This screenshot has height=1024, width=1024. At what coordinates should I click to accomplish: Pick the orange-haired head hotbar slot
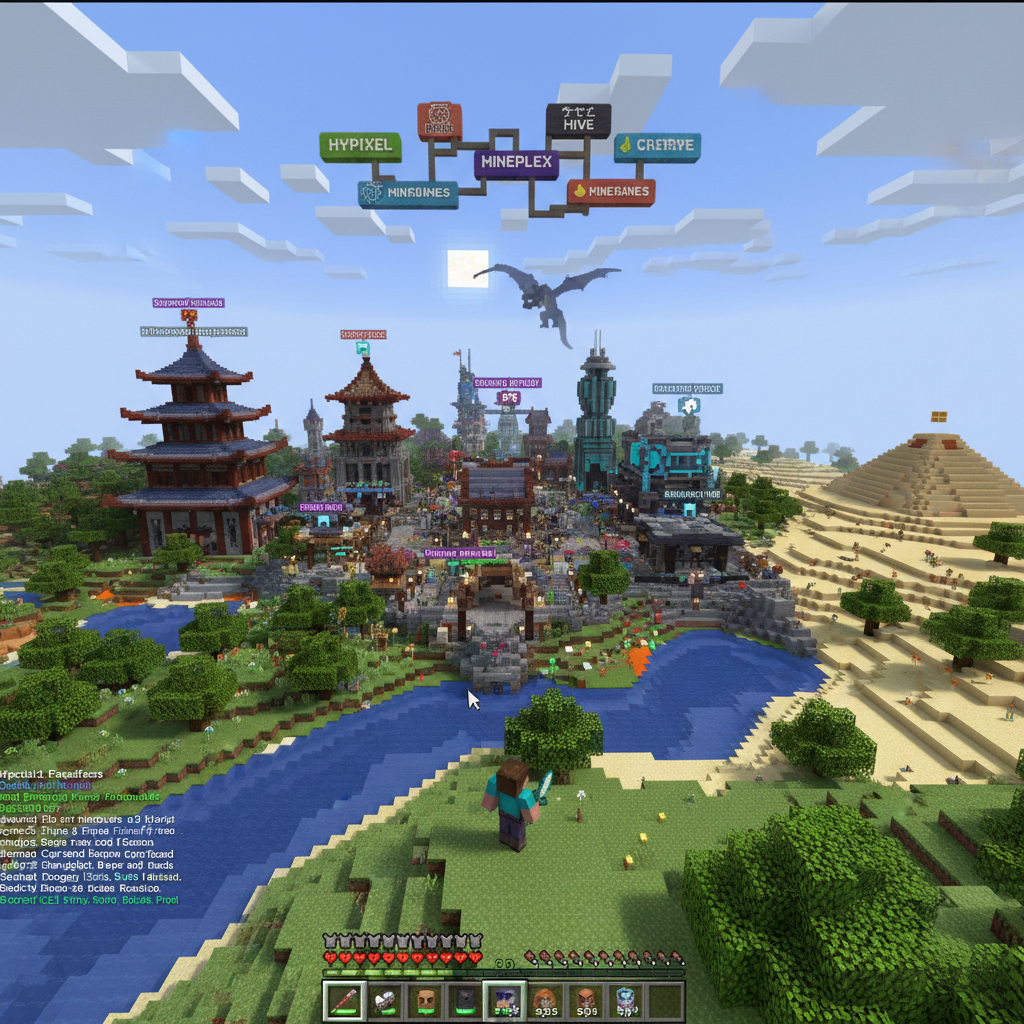point(544,999)
